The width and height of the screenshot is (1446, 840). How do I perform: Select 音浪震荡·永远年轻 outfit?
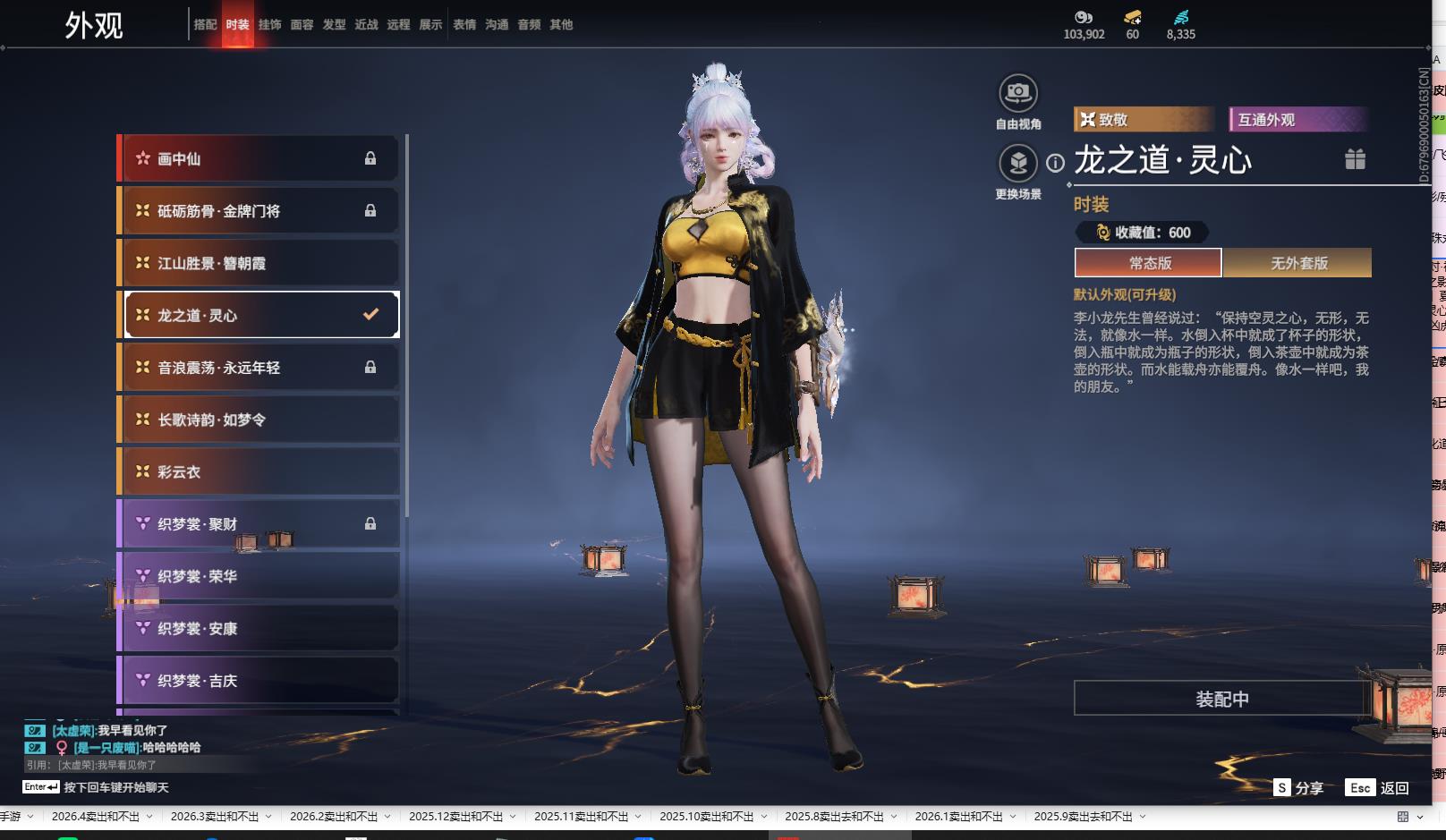coord(259,368)
